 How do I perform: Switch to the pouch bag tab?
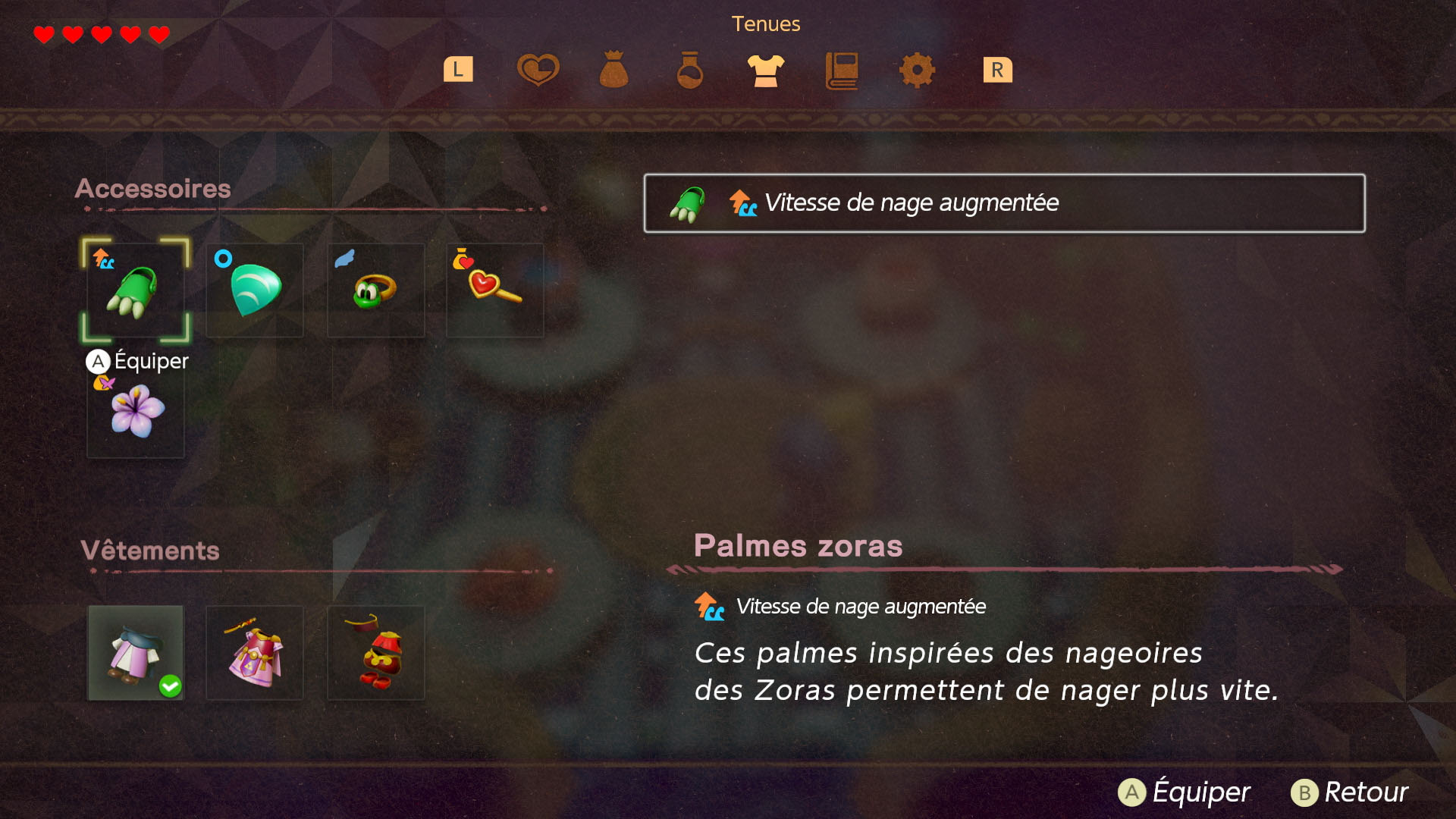coord(613,71)
